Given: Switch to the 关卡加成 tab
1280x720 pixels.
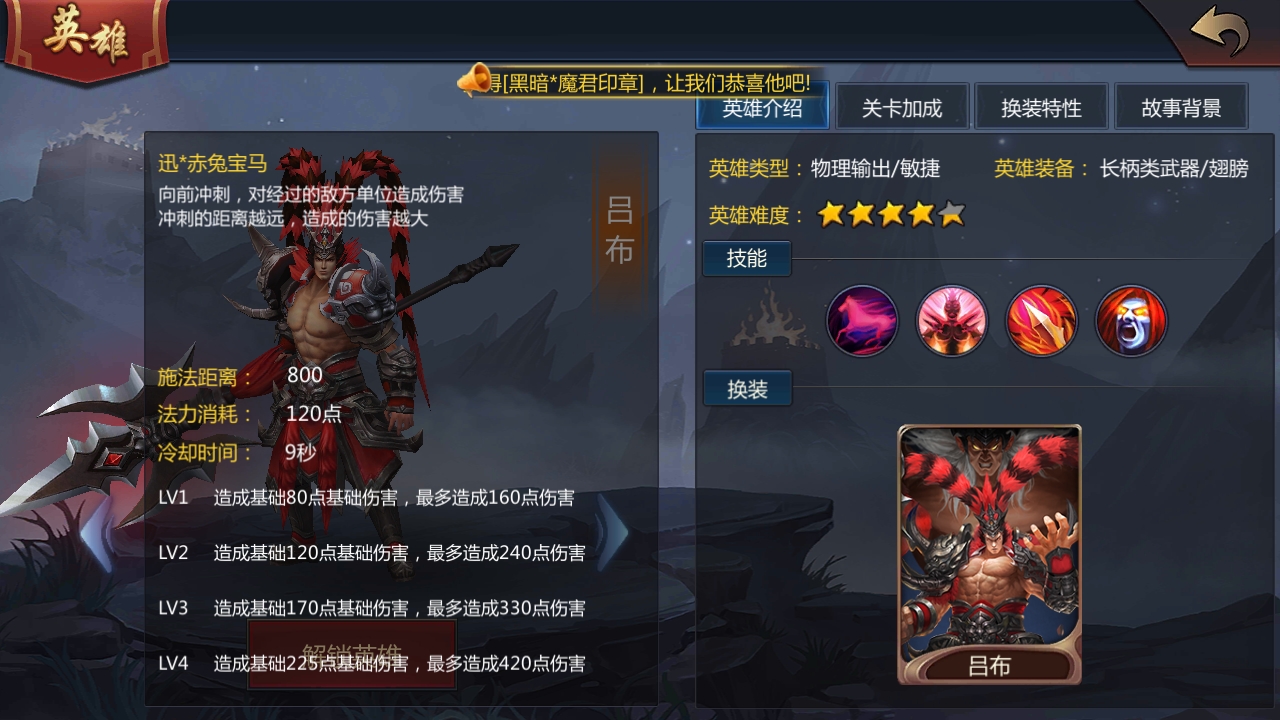Looking at the screenshot, I should 903,106.
